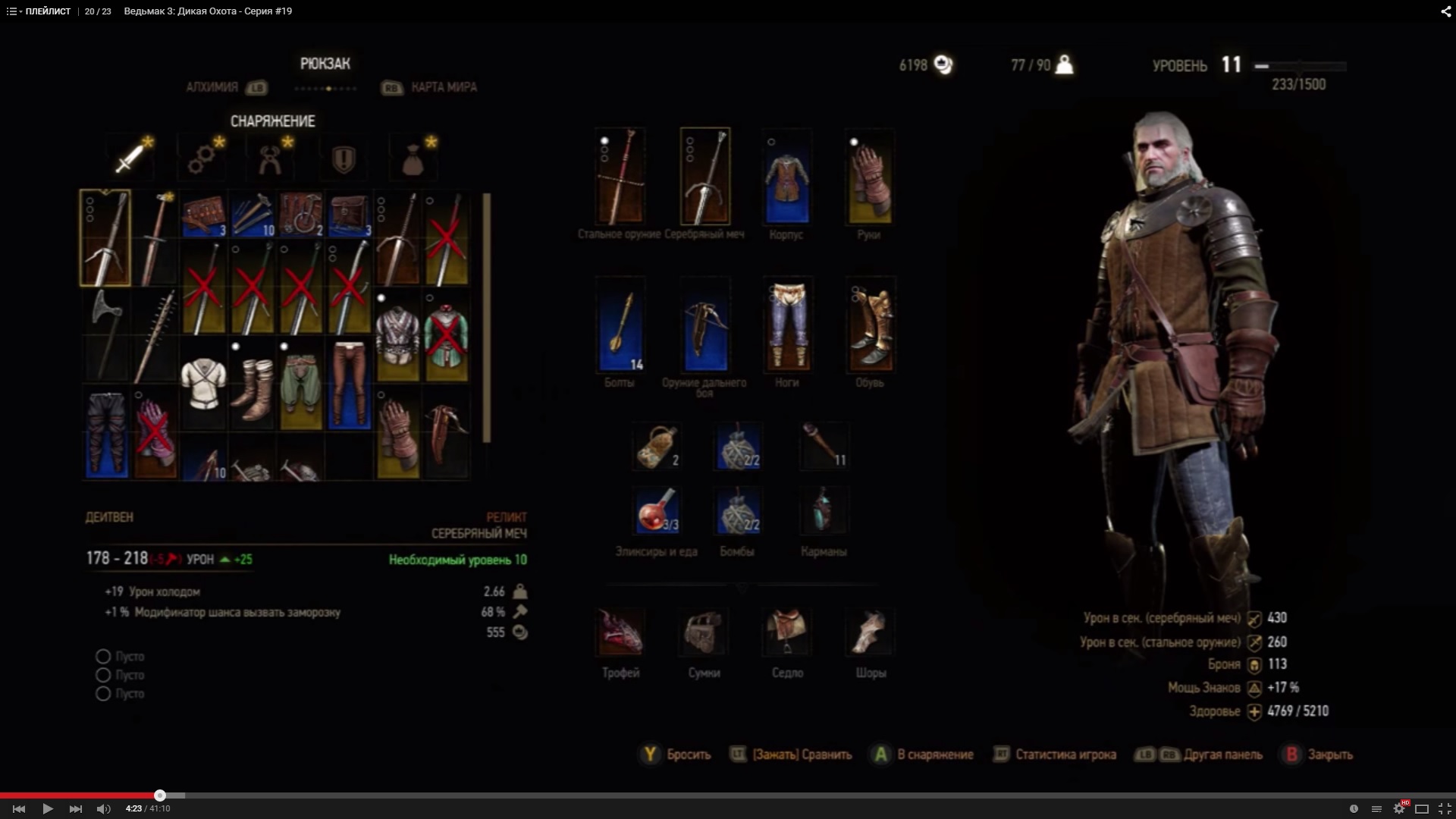Open the Карта мира panel
1456x819 pixels.
click(x=443, y=87)
